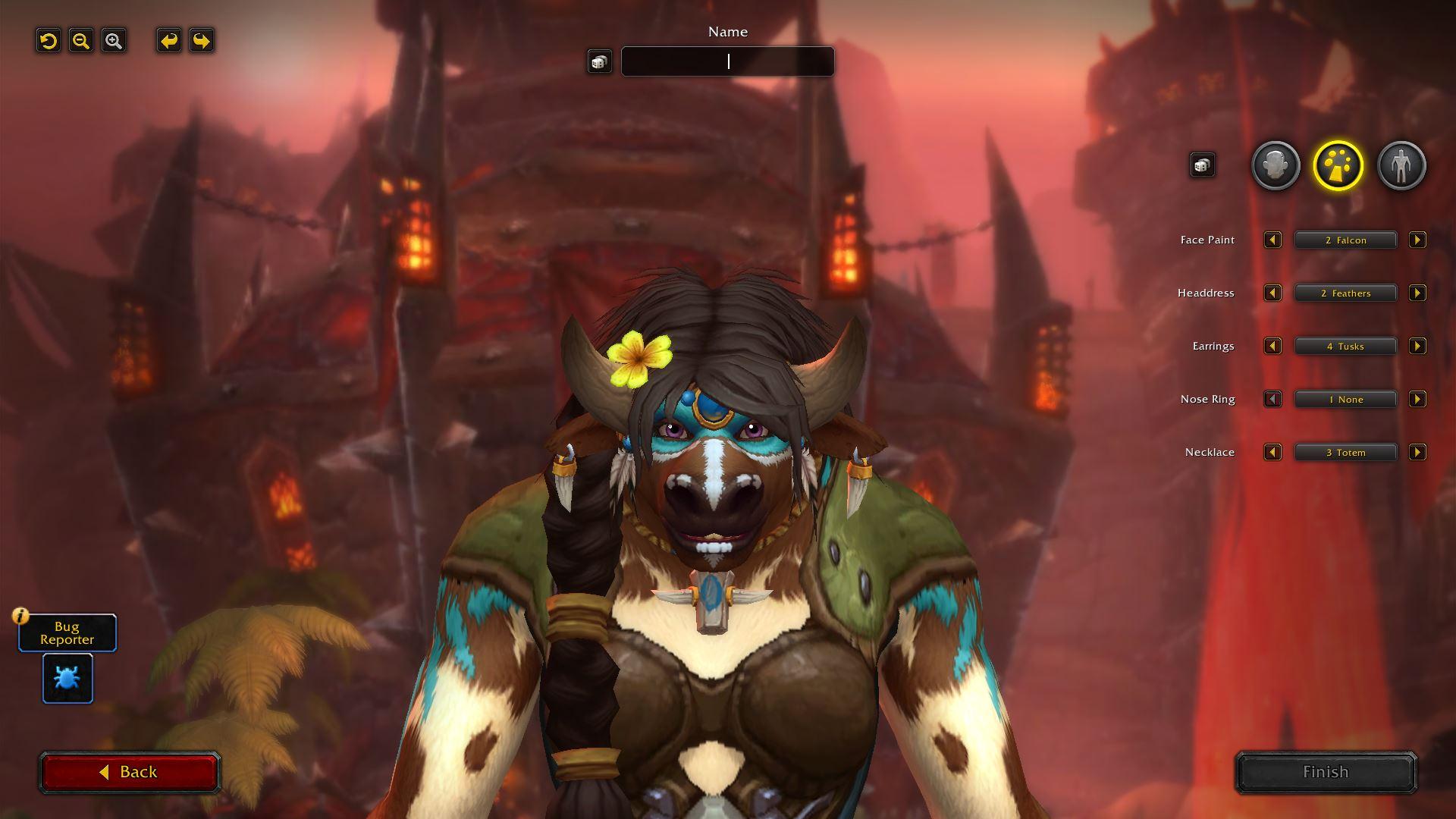This screenshot has width=1456, height=819.
Task: Zoom in on the character
Action: [114, 41]
